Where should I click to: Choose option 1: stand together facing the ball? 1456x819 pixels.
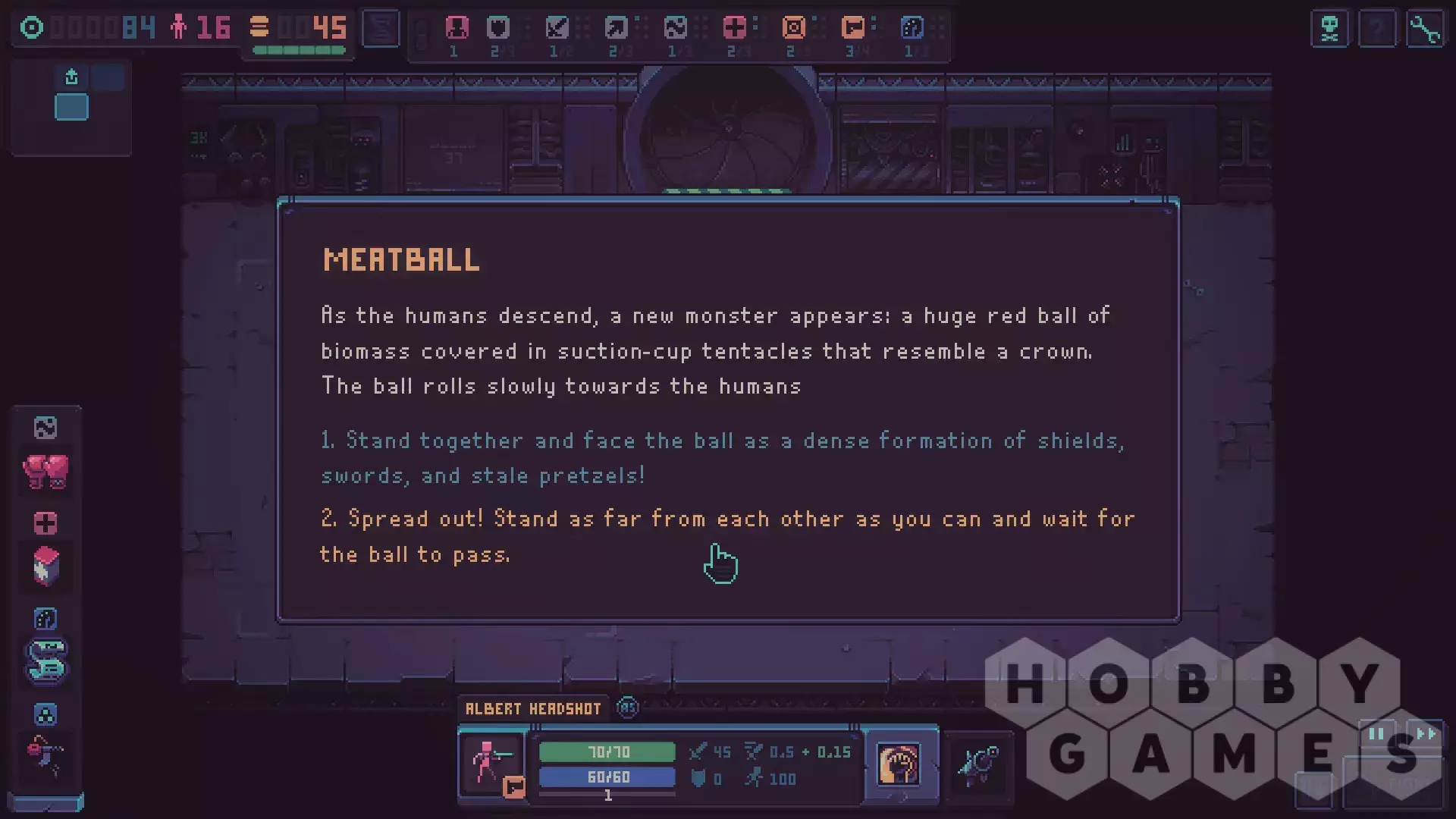(720, 457)
